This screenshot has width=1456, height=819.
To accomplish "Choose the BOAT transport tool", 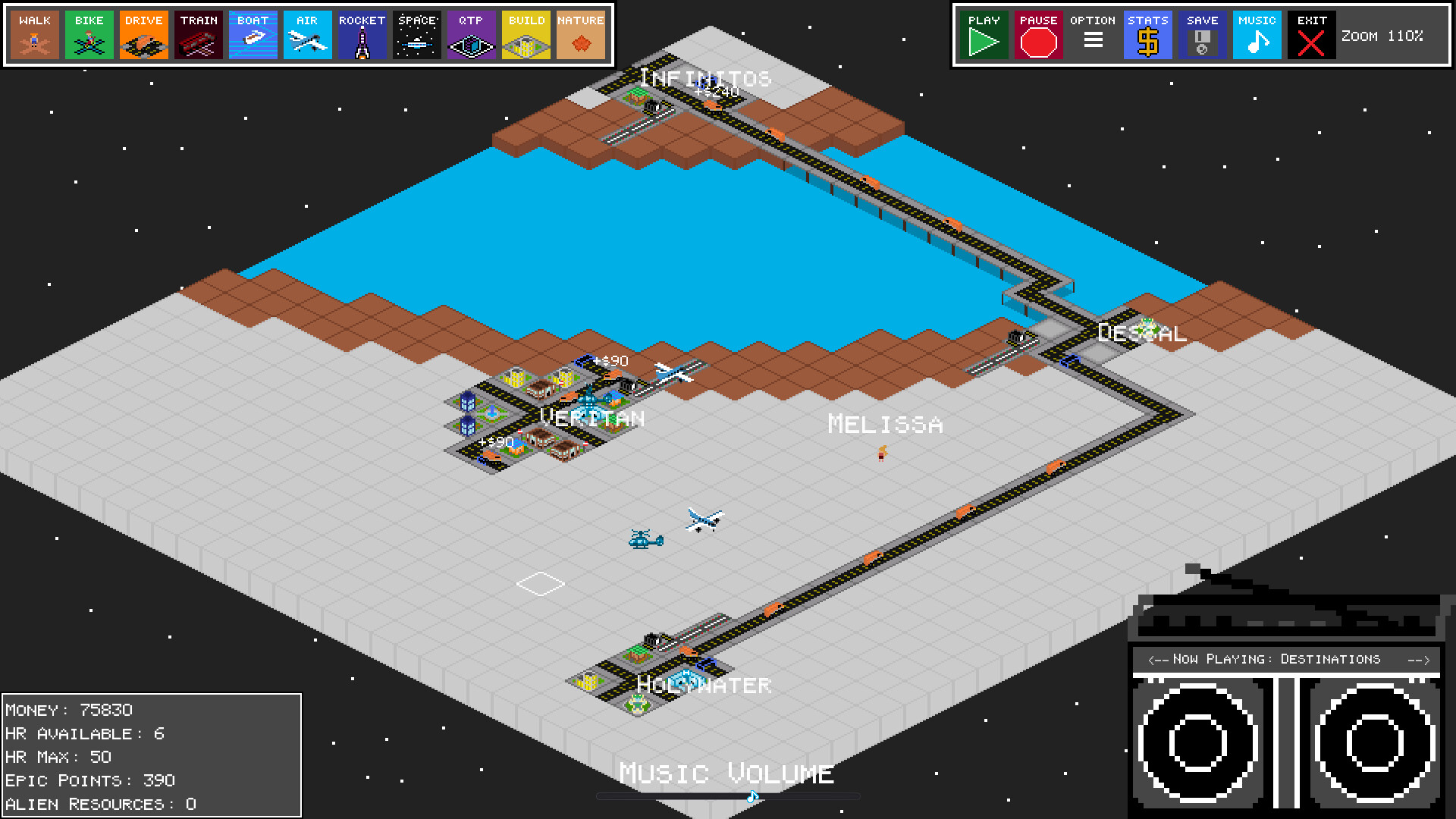I will coord(253,34).
